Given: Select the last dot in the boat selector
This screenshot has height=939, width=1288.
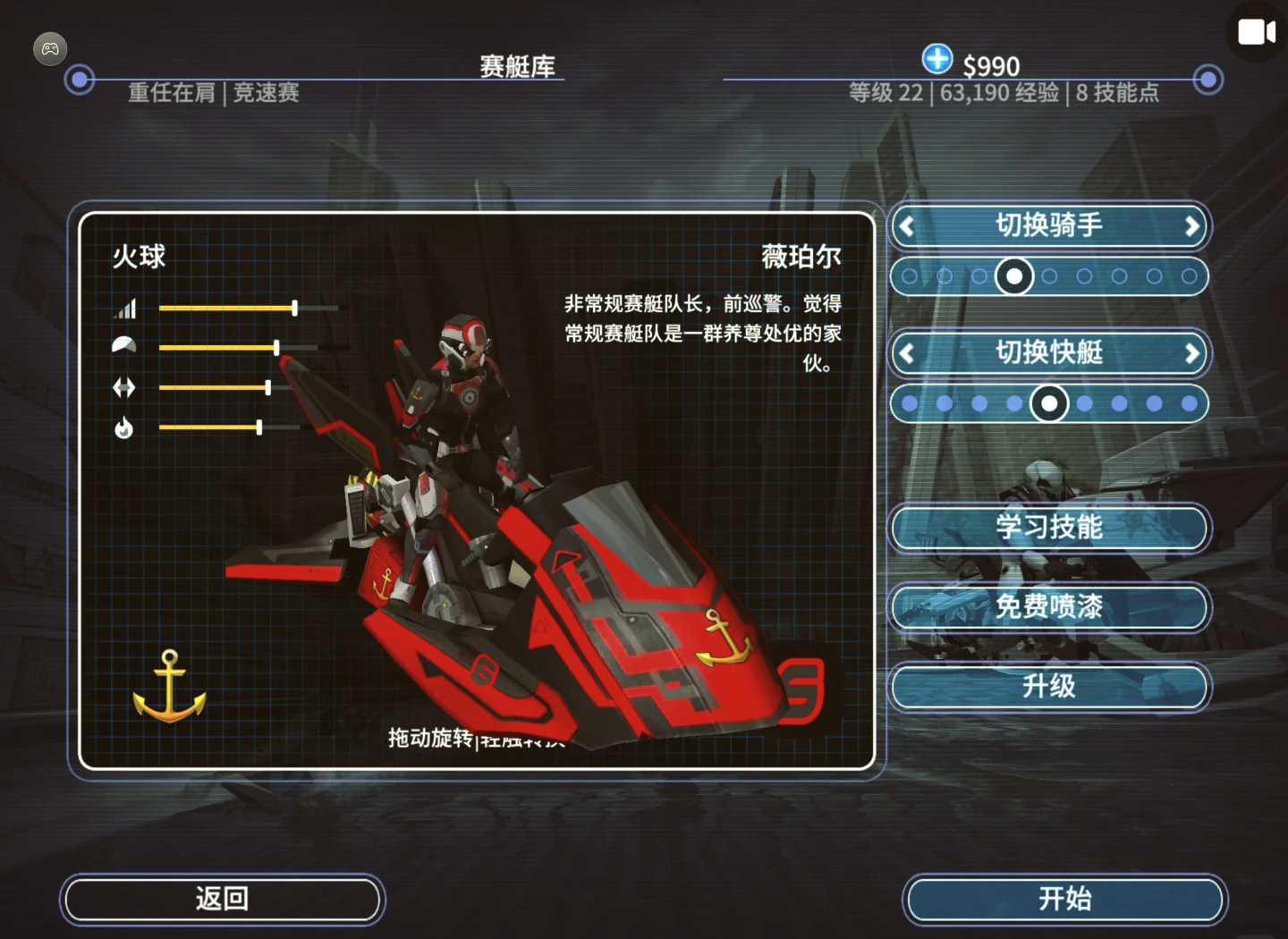Looking at the screenshot, I should 1189,404.
